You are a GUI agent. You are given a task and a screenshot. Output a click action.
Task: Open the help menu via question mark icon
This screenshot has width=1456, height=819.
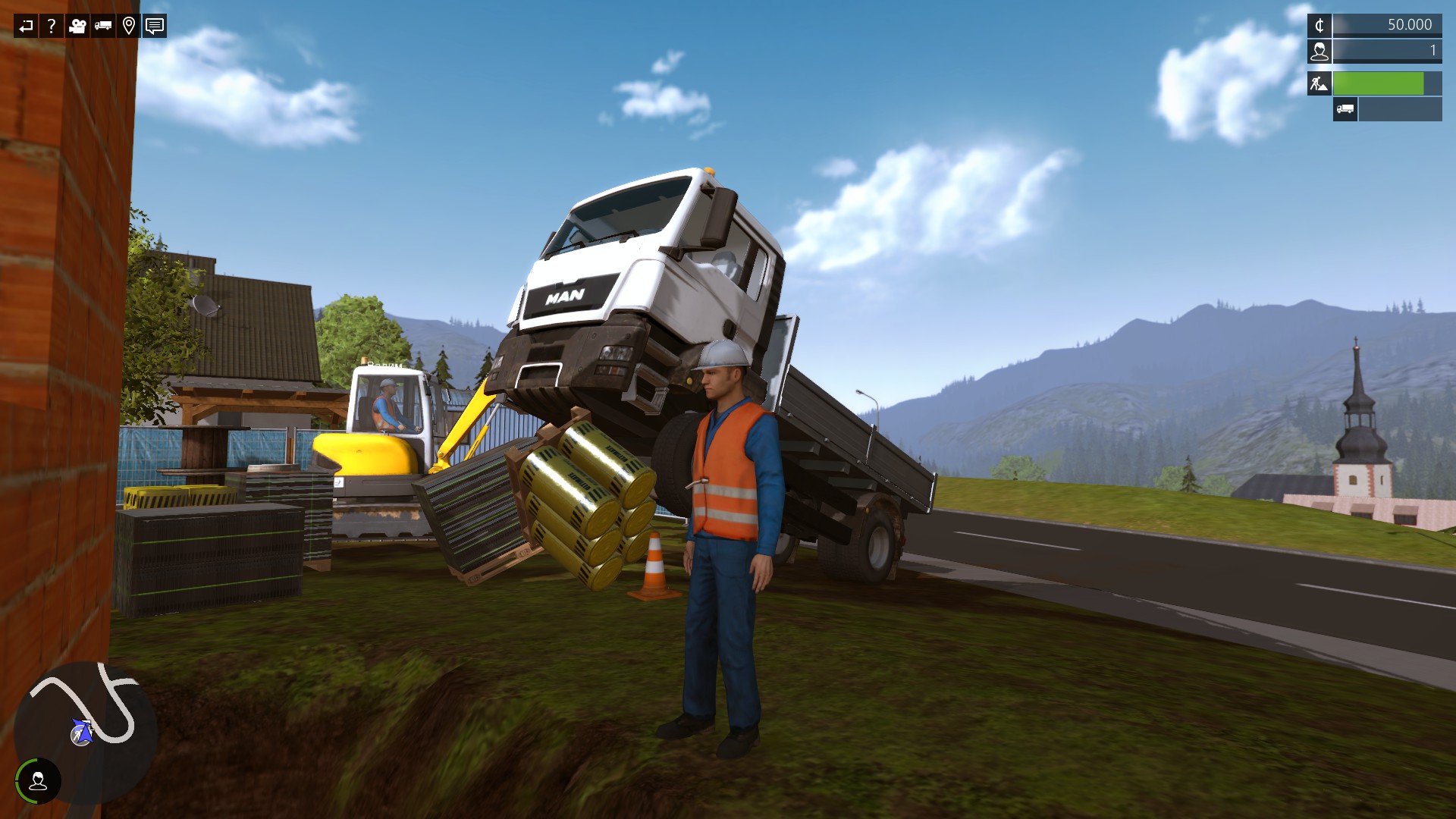51,27
